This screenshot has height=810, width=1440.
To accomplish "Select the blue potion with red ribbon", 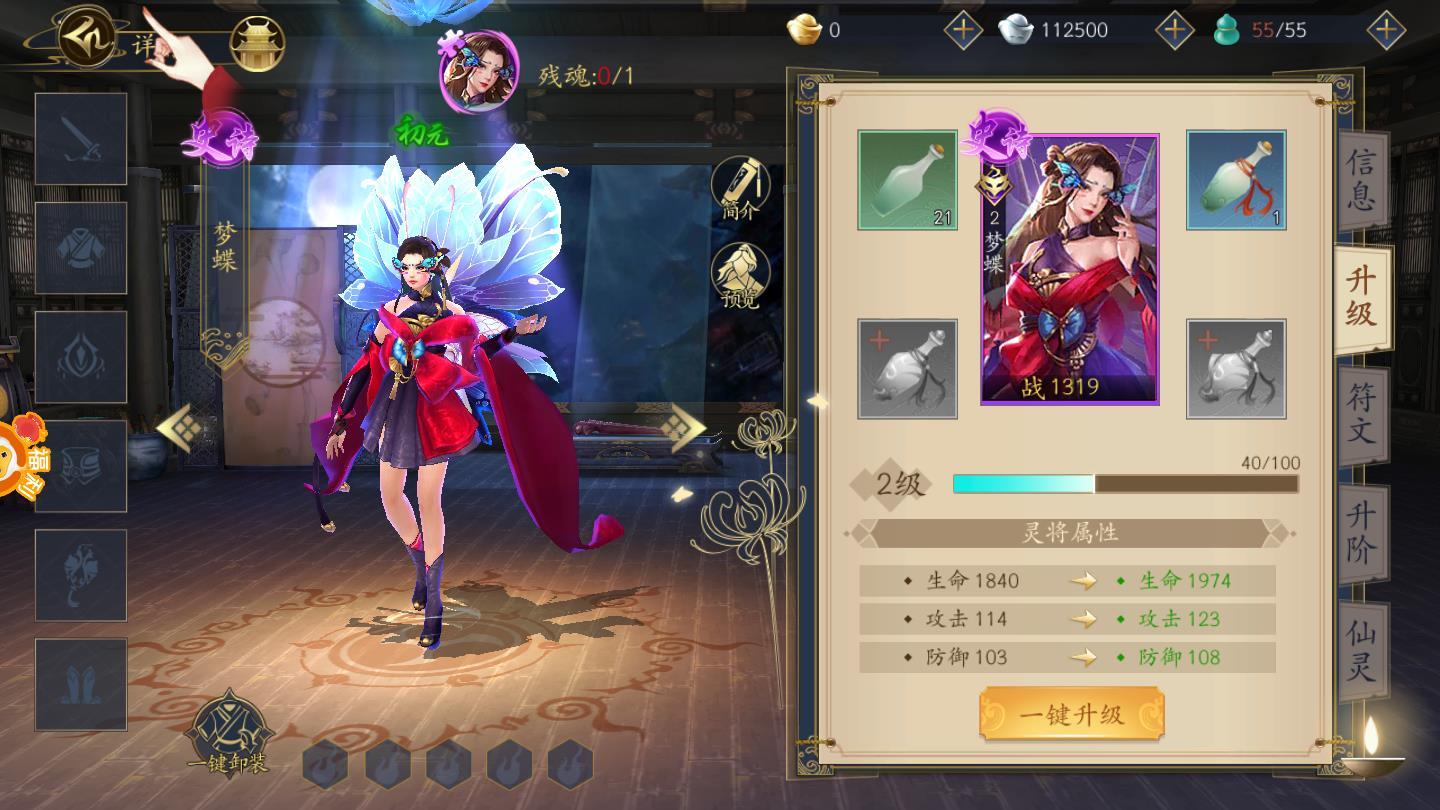I will pos(1236,180).
